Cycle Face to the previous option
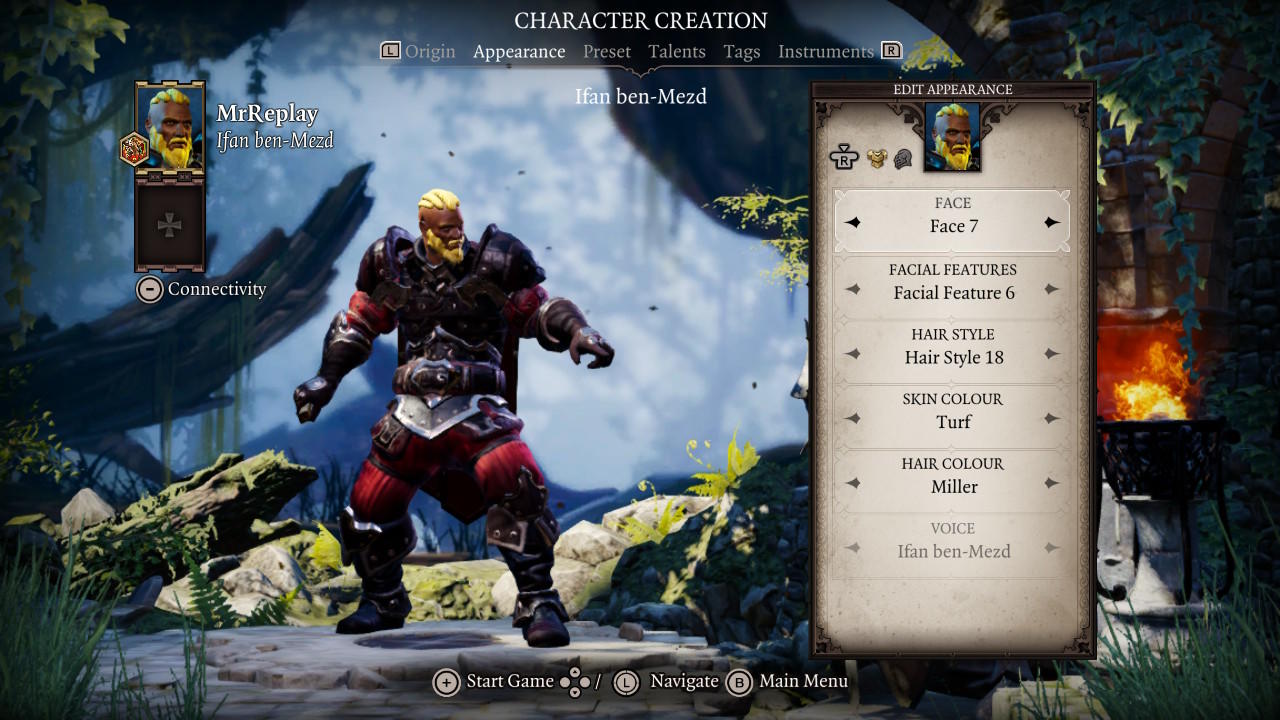The width and height of the screenshot is (1280, 720). point(853,223)
